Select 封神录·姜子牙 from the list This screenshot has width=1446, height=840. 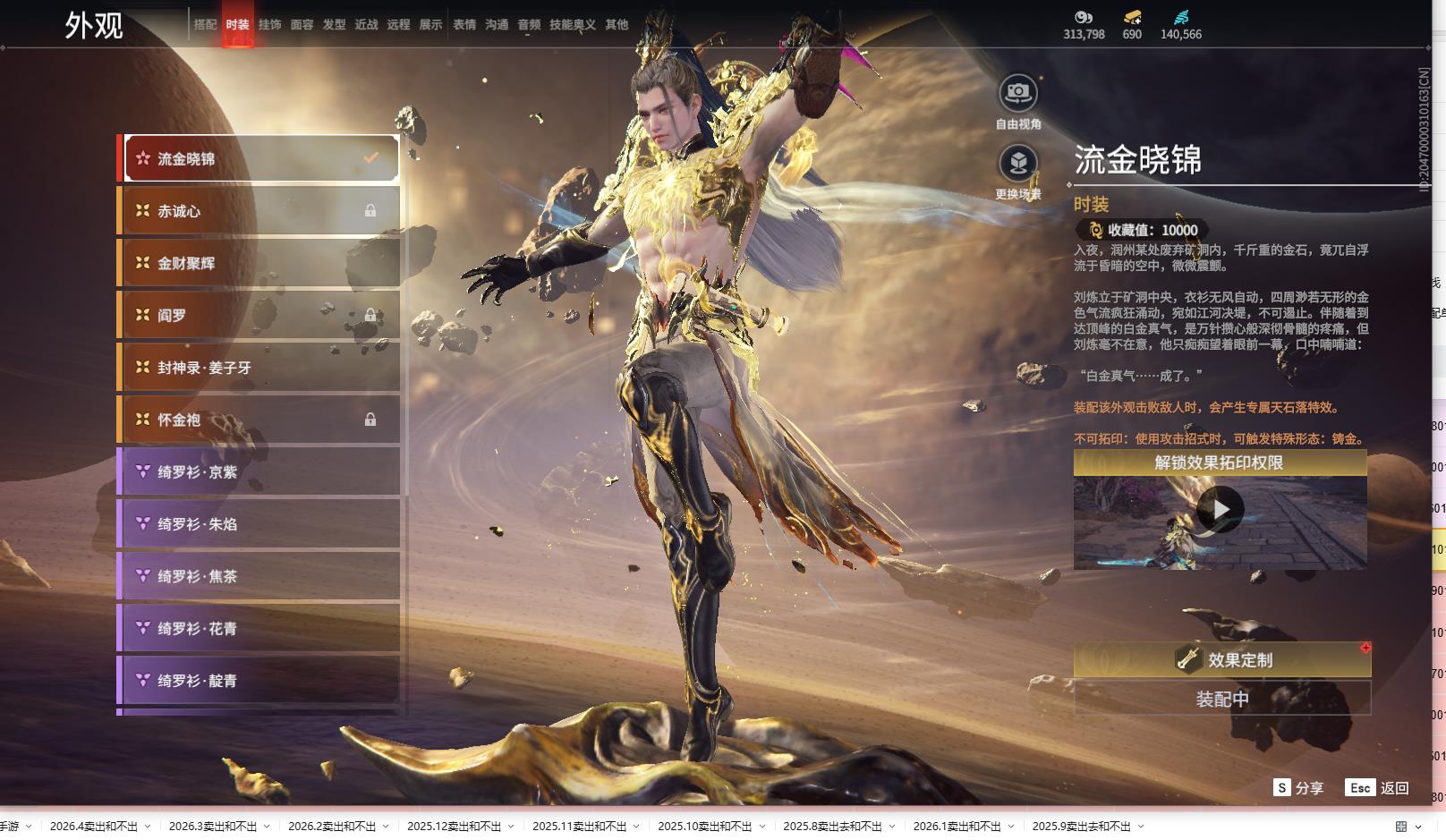click(x=259, y=368)
